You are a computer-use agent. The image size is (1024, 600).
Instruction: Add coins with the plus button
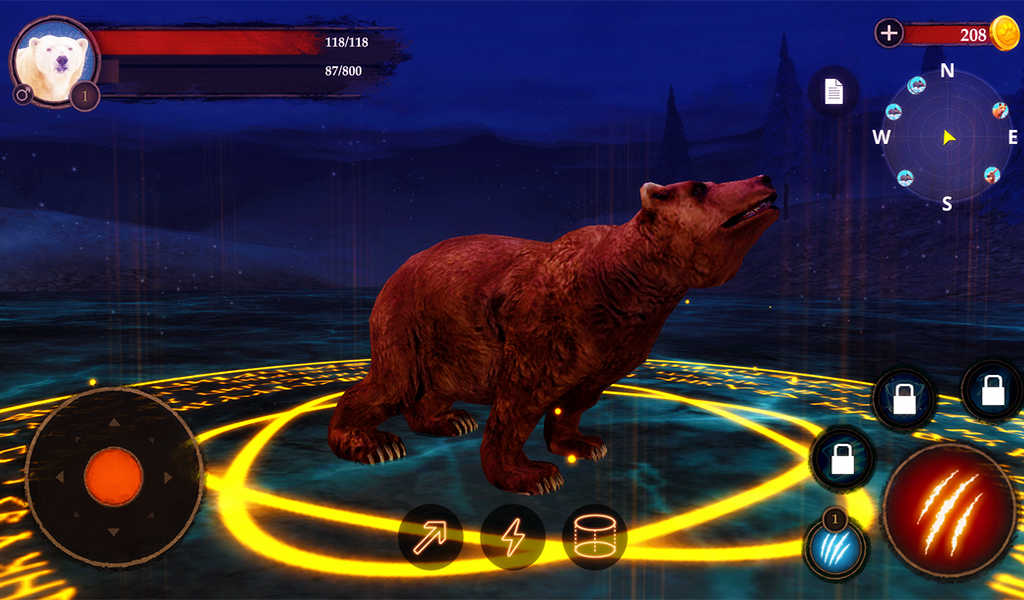click(x=889, y=33)
